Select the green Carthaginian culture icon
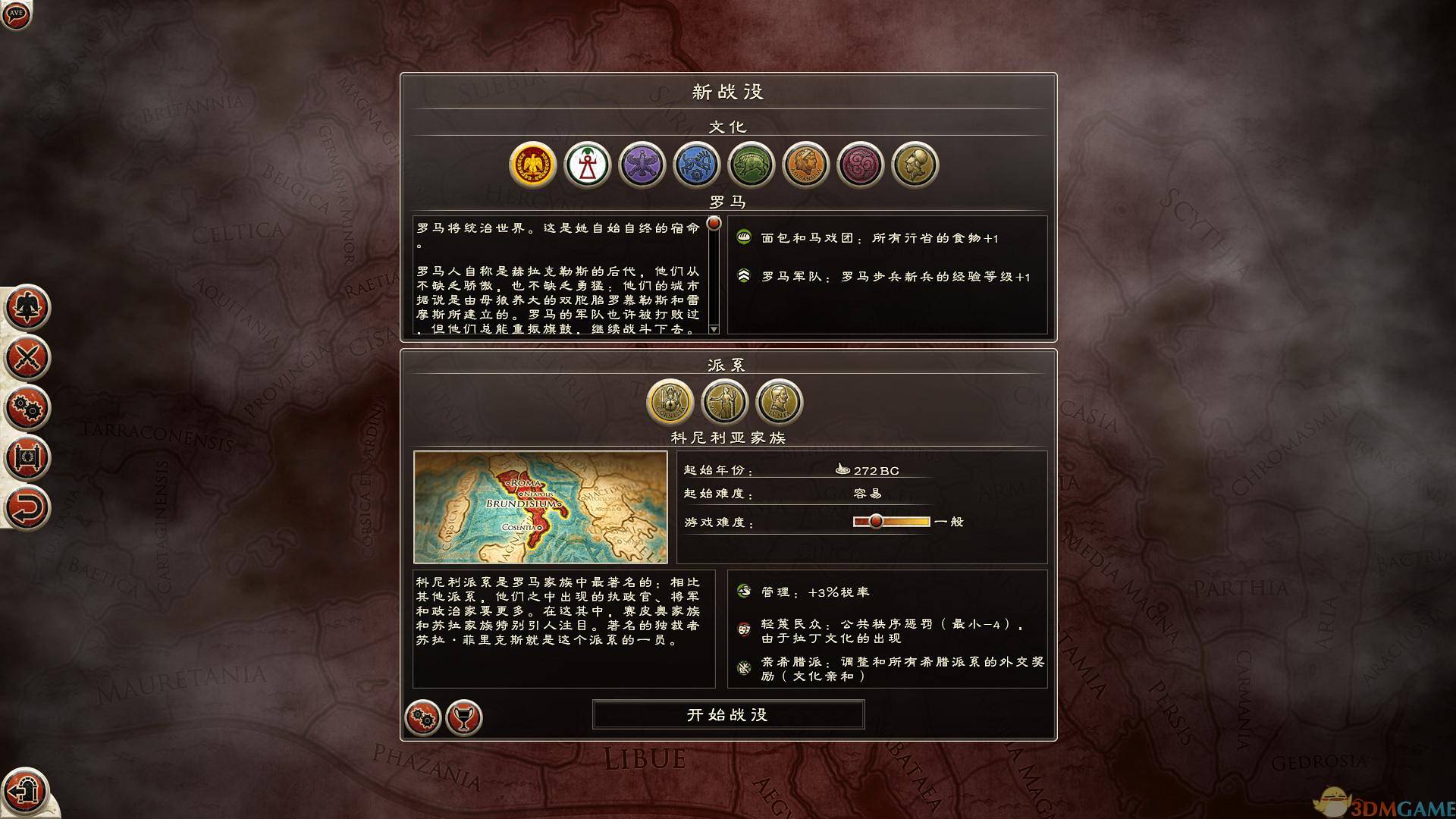 tap(752, 165)
